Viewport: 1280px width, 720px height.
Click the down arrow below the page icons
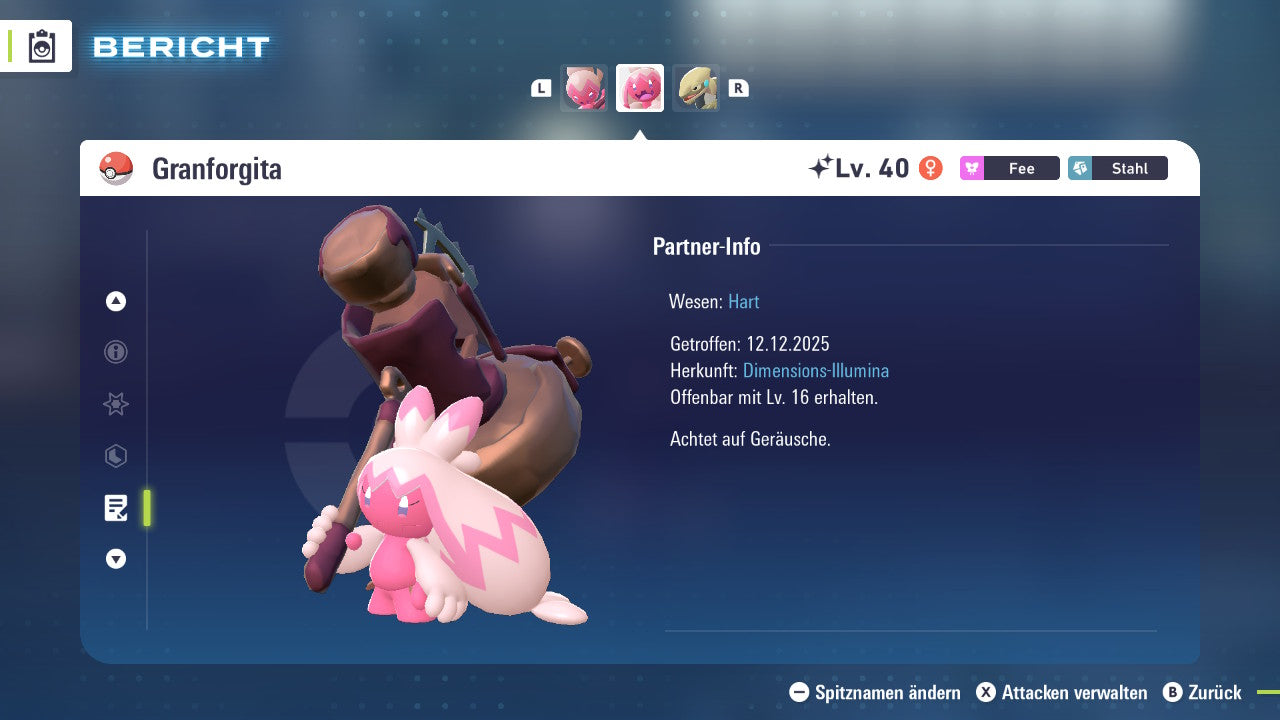116,560
